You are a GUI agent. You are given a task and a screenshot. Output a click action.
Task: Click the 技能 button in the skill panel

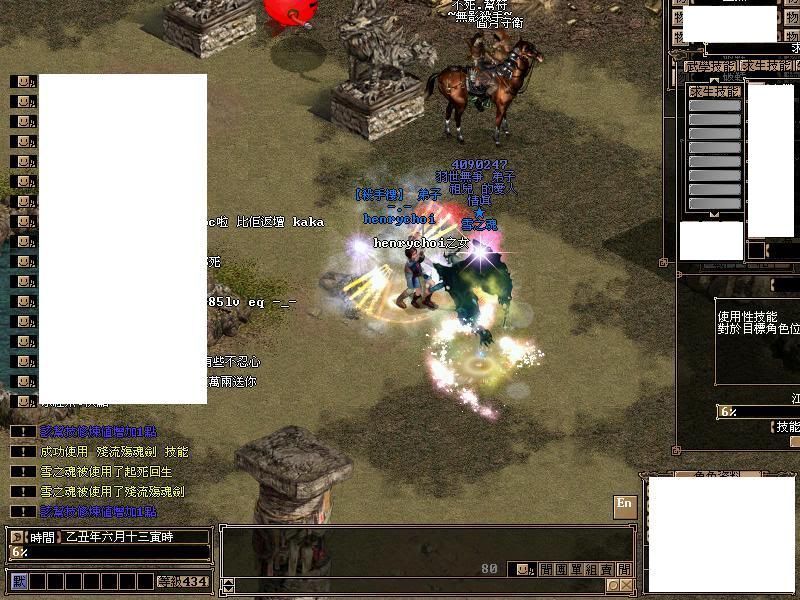pyautogui.click(x=787, y=427)
